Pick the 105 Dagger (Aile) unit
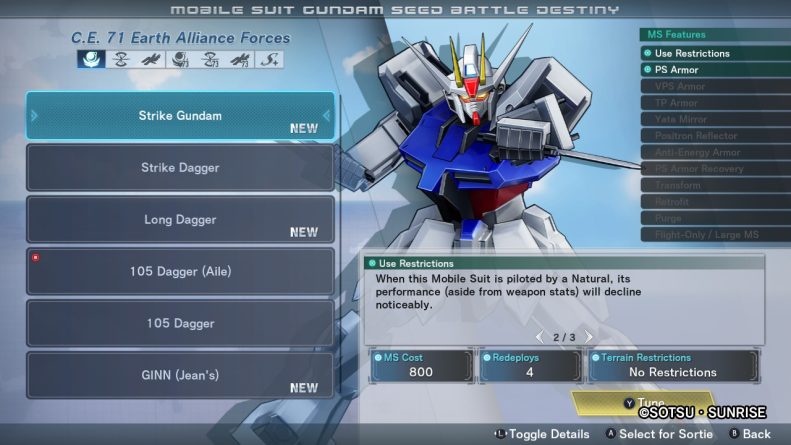 (180, 272)
